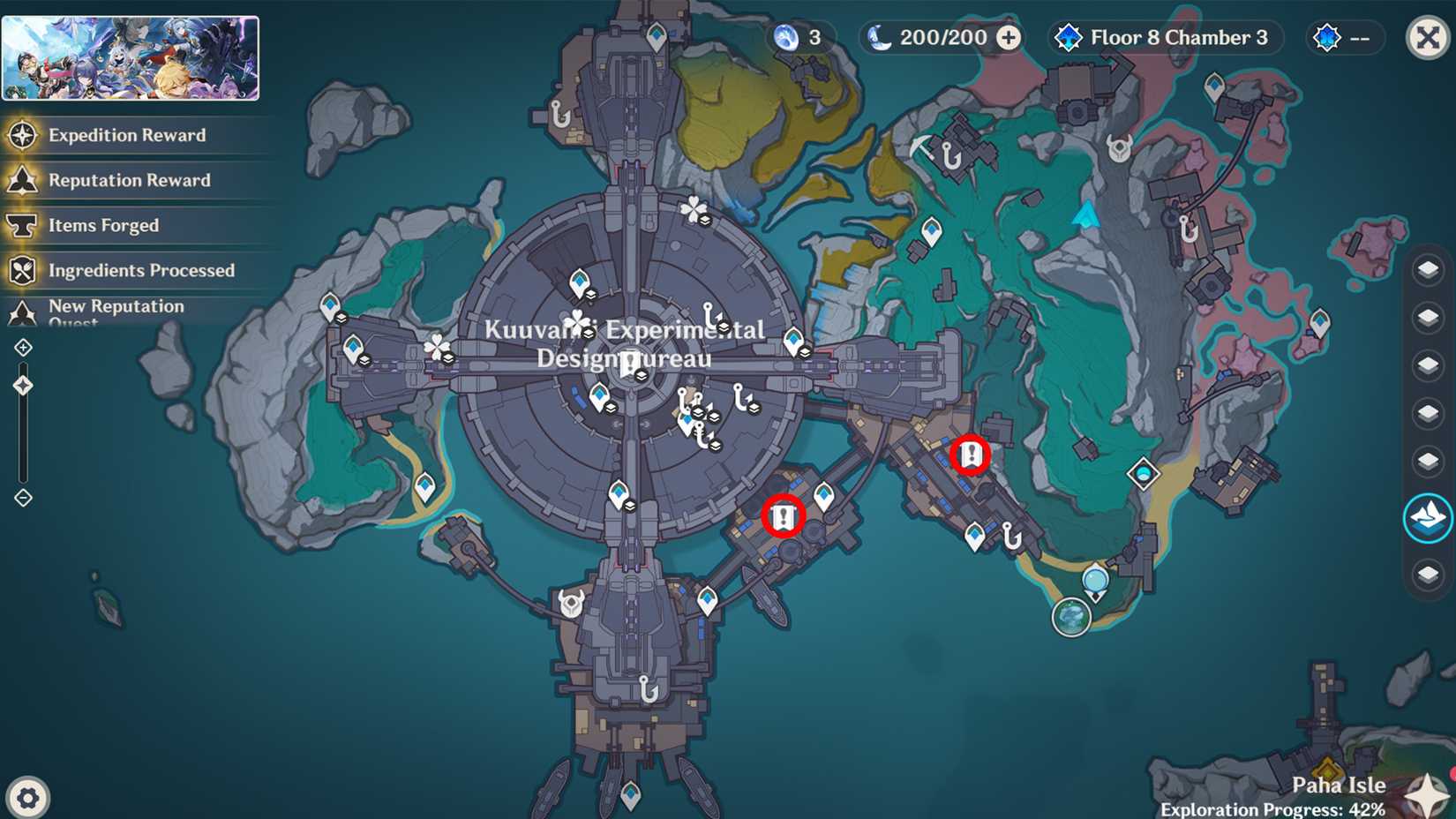Open the Floor 8 Chamber 3 domain entry

tap(1165, 37)
